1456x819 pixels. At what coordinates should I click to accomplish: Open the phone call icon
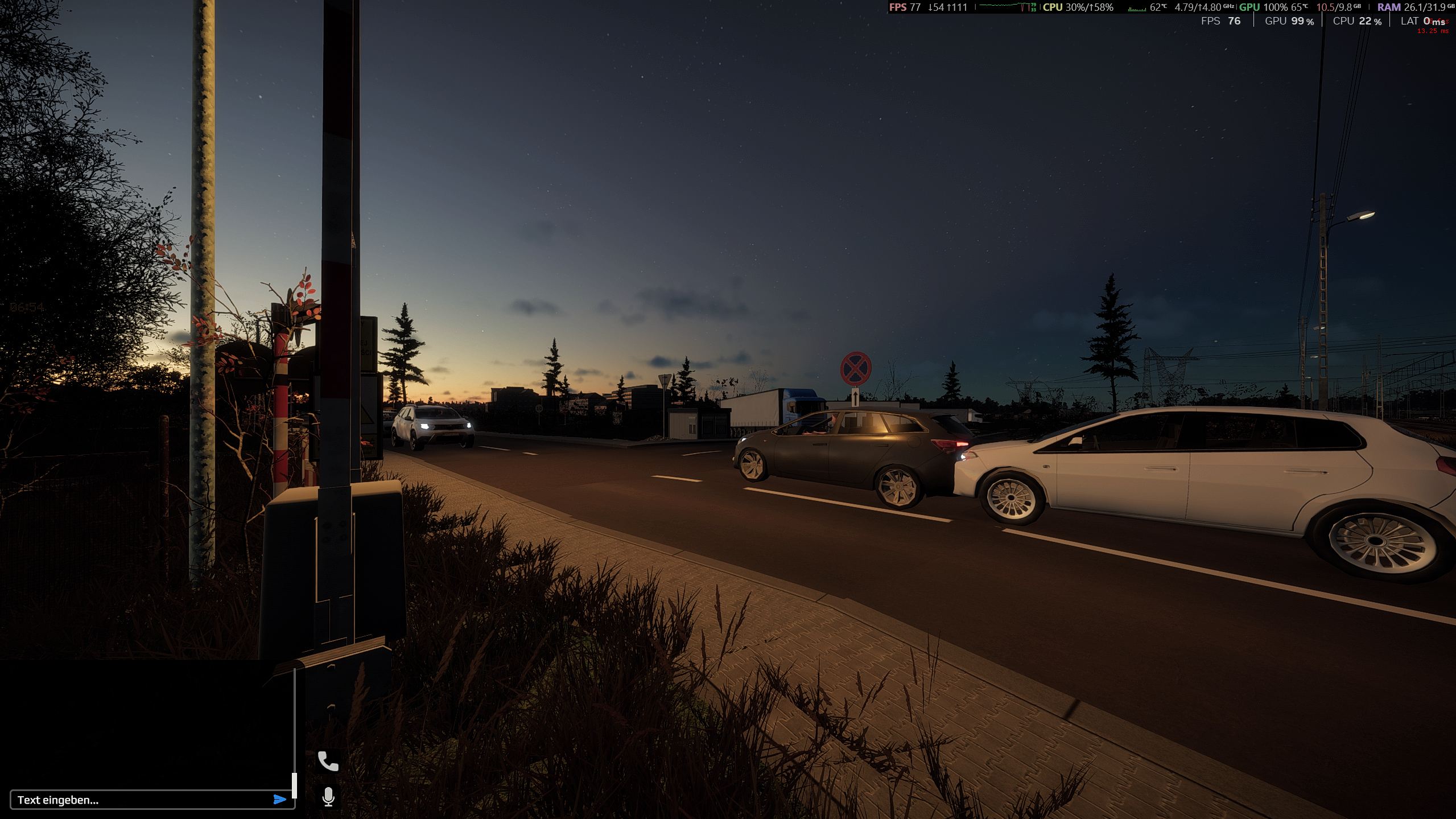coord(328,761)
